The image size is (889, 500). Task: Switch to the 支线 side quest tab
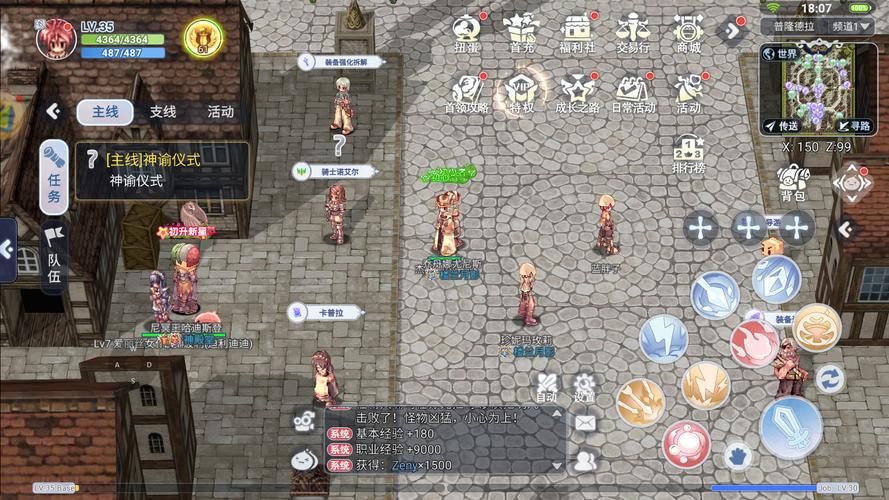pyautogui.click(x=163, y=112)
